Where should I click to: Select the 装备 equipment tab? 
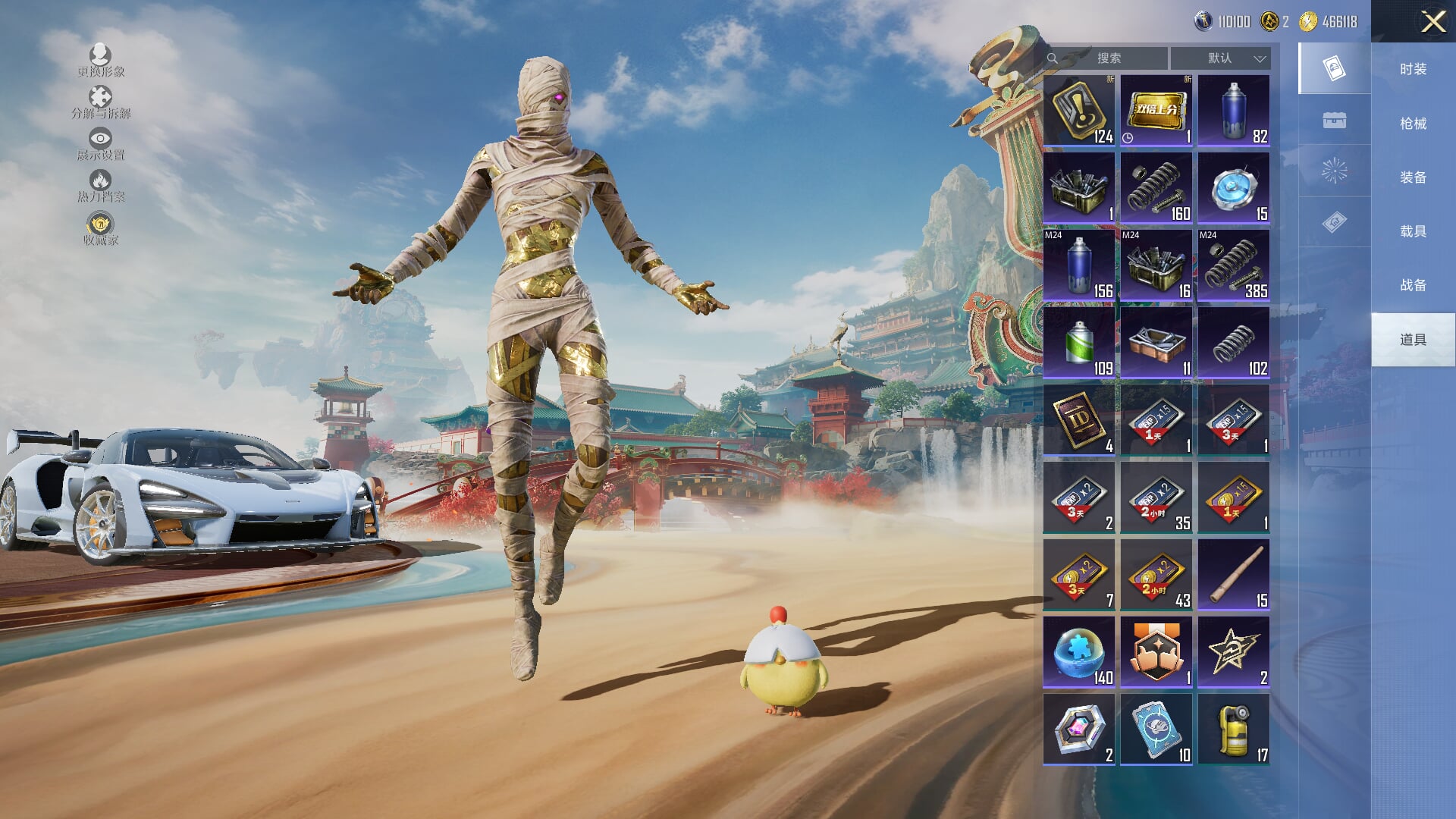tap(1413, 177)
